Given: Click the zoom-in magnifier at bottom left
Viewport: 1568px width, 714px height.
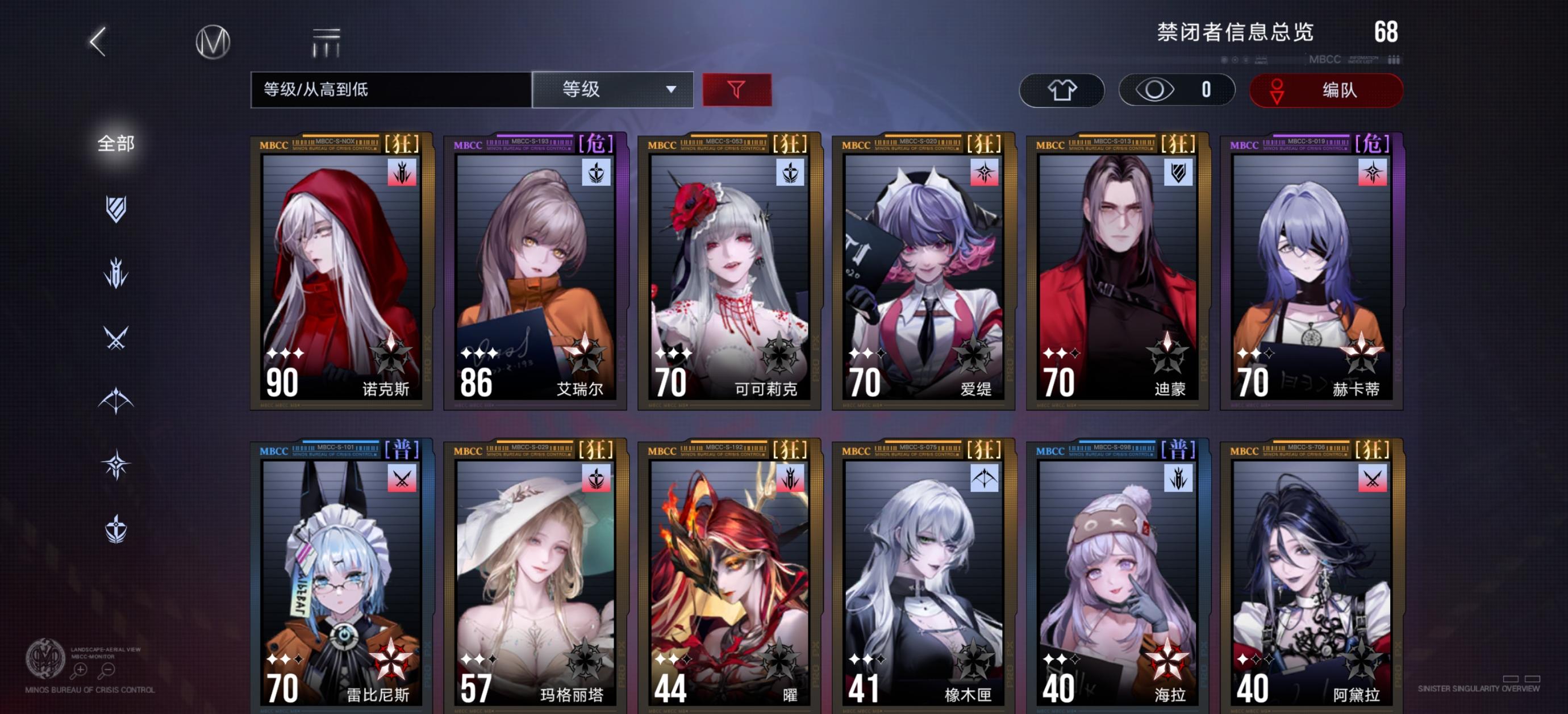Looking at the screenshot, I should pyautogui.click(x=78, y=670).
